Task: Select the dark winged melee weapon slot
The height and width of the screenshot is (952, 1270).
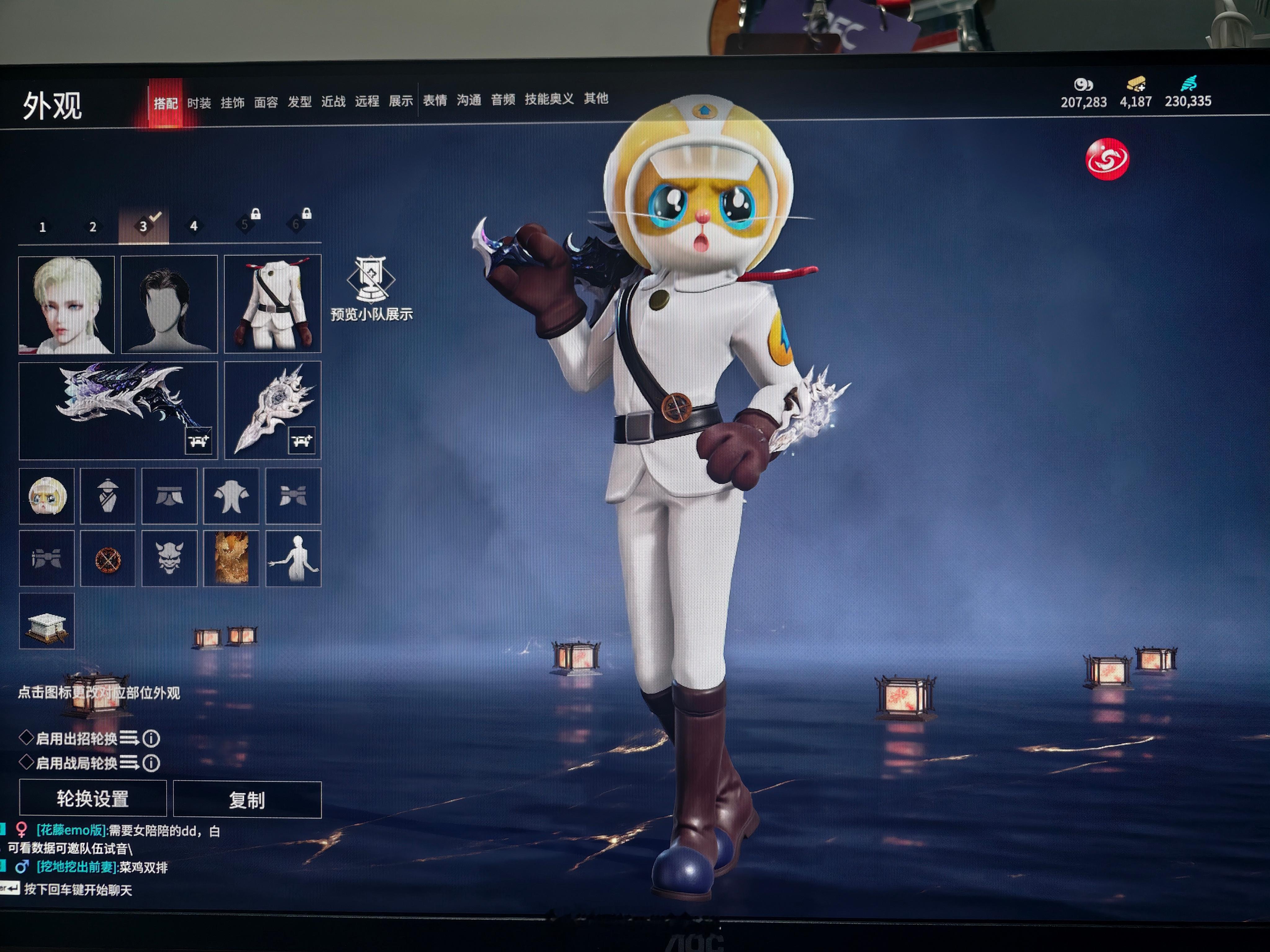Action: tap(118, 410)
